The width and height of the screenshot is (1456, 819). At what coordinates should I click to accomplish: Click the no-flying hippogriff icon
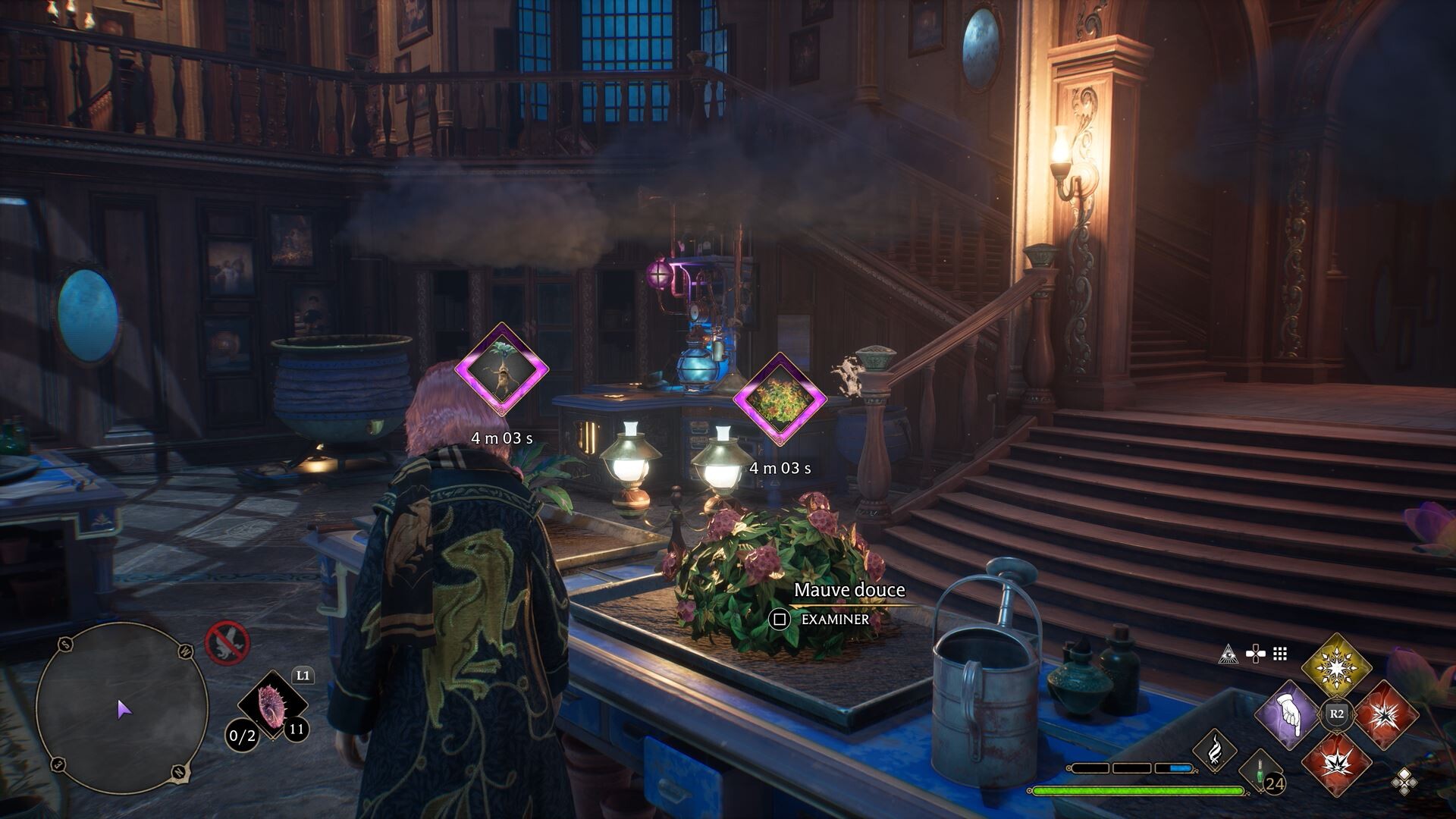pyautogui.click(x=227, y=643)
